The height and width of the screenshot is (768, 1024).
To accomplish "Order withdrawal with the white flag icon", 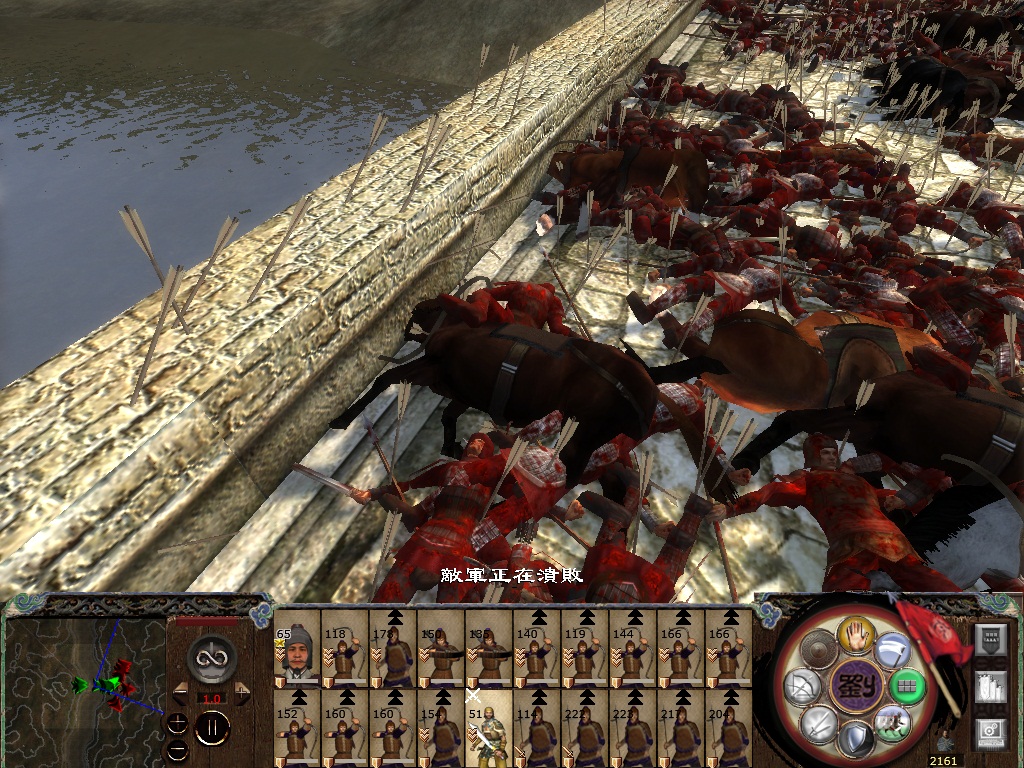I will point(891,651).
